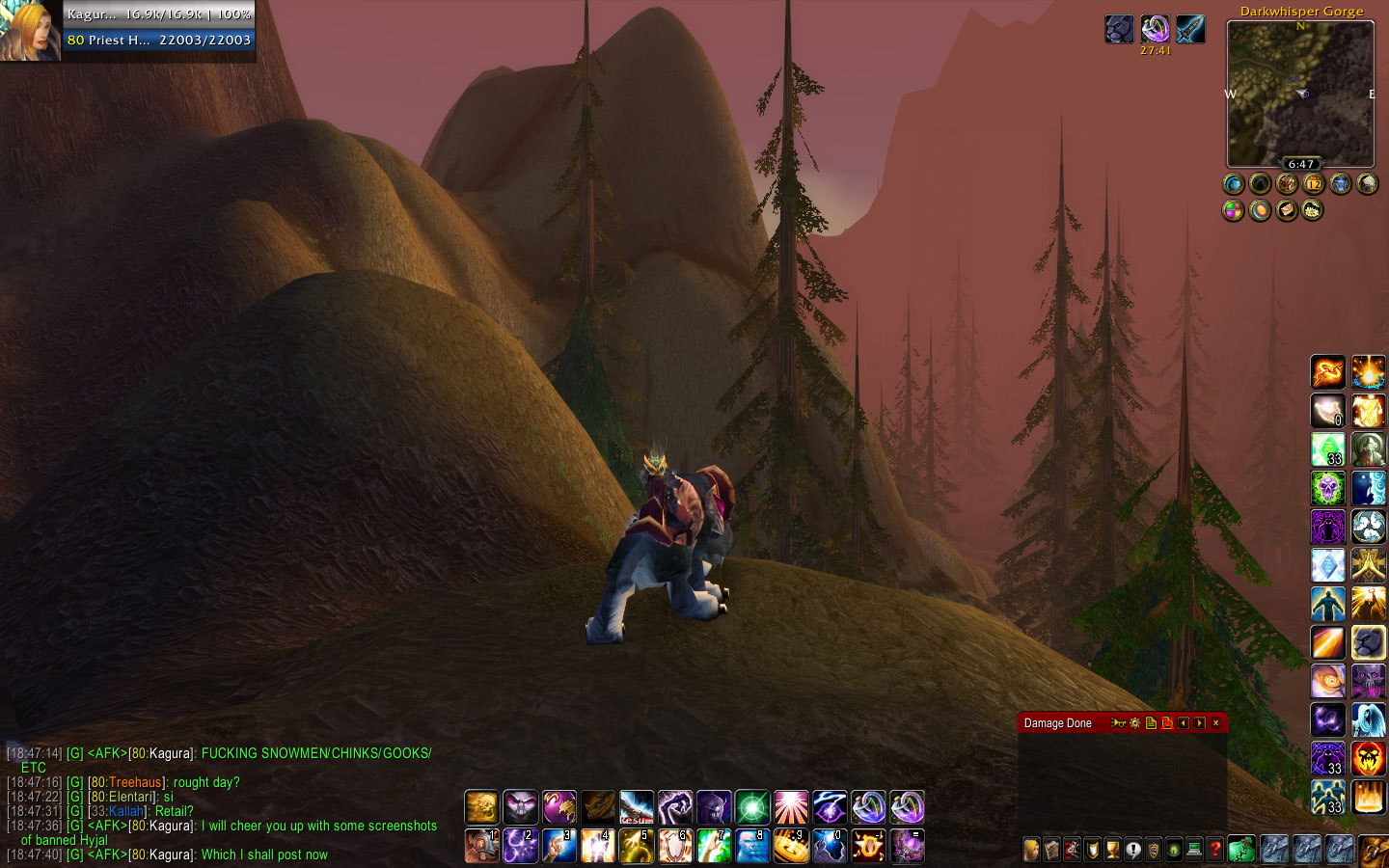Close the Damage Done meter window
The image size is (1389, 868).
[x=1215, y=723]
